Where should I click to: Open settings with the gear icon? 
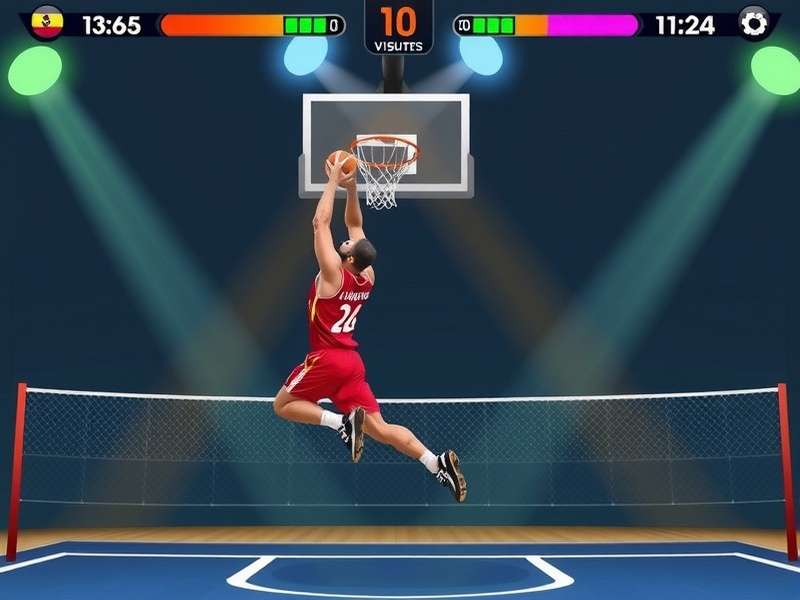click(754, 23)
